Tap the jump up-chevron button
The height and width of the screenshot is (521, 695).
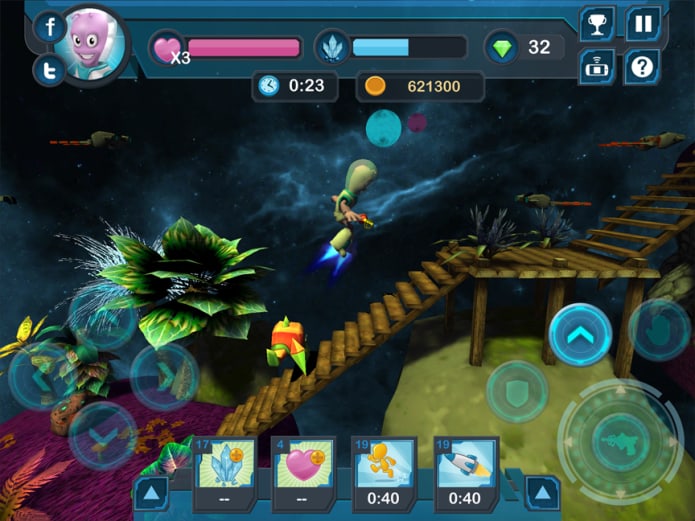tap(580, 336)
